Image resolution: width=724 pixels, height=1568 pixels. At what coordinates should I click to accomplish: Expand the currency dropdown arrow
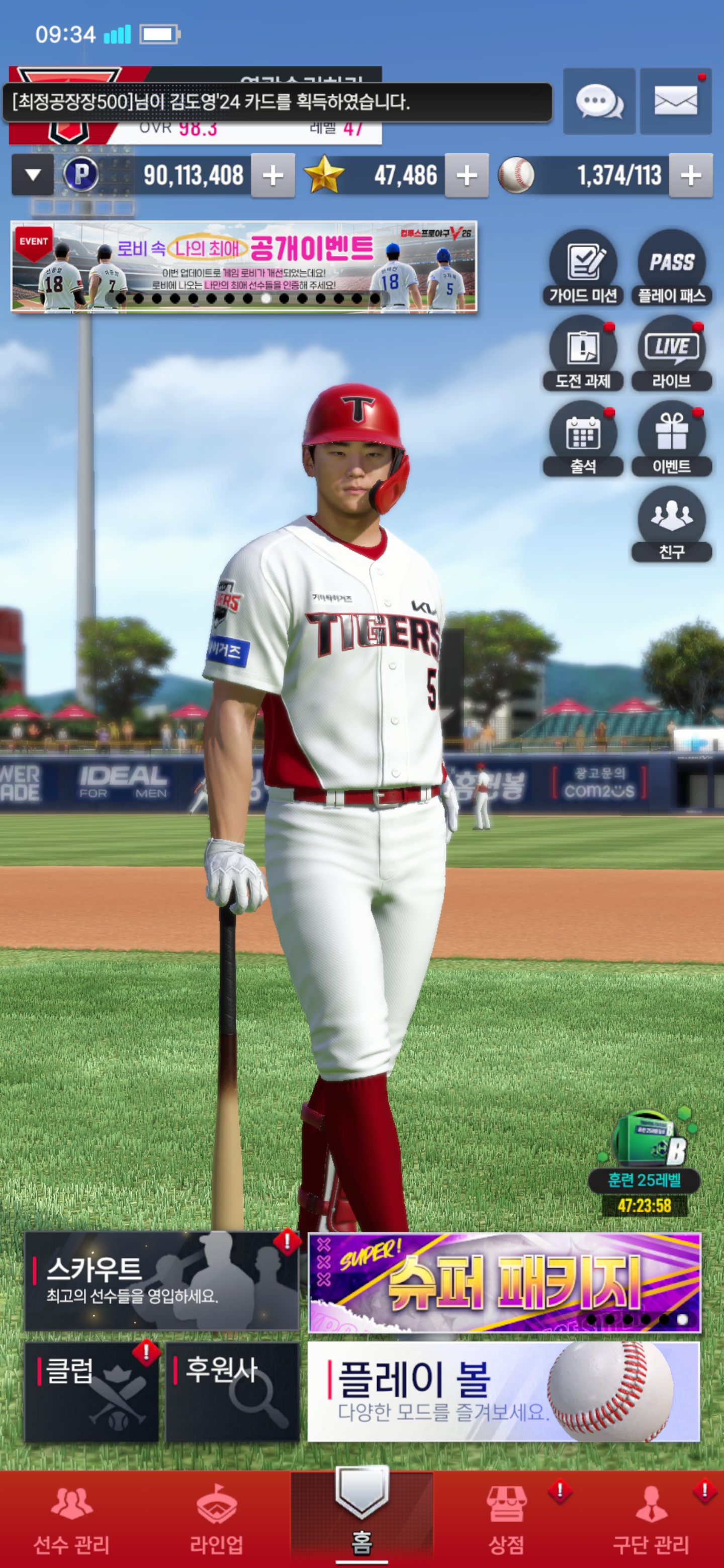click(33, 176)
